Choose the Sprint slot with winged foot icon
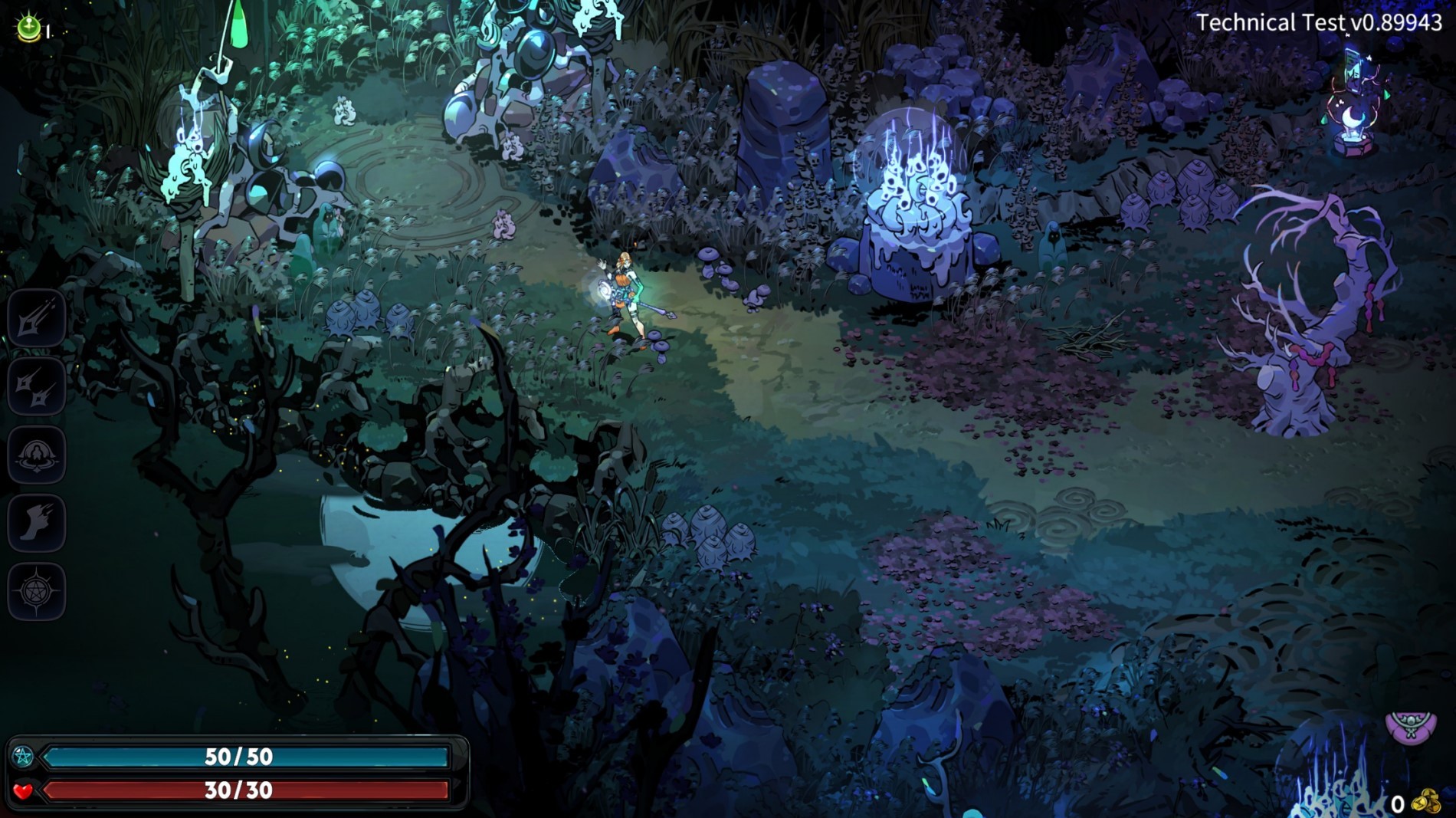Image resolution: width=1456 pixels, height=818 pixels. [36, 524]
